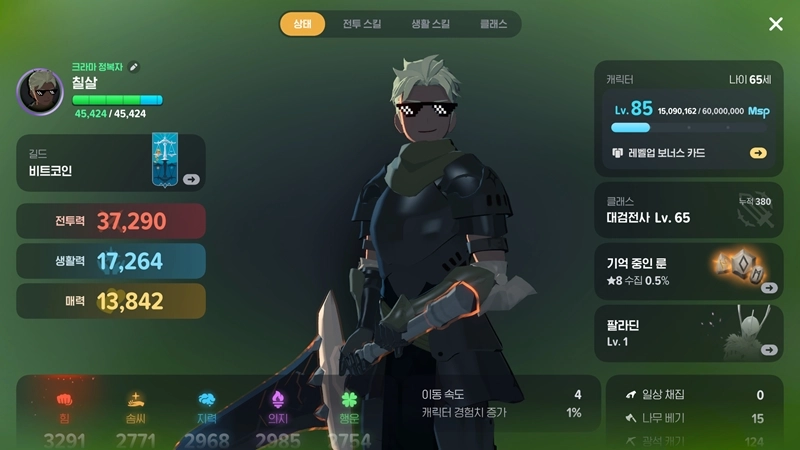The image size is (800, 450).
Task: Edit the 크리마 정복자 title with pencil icon
Action: (x=135, y=67)
